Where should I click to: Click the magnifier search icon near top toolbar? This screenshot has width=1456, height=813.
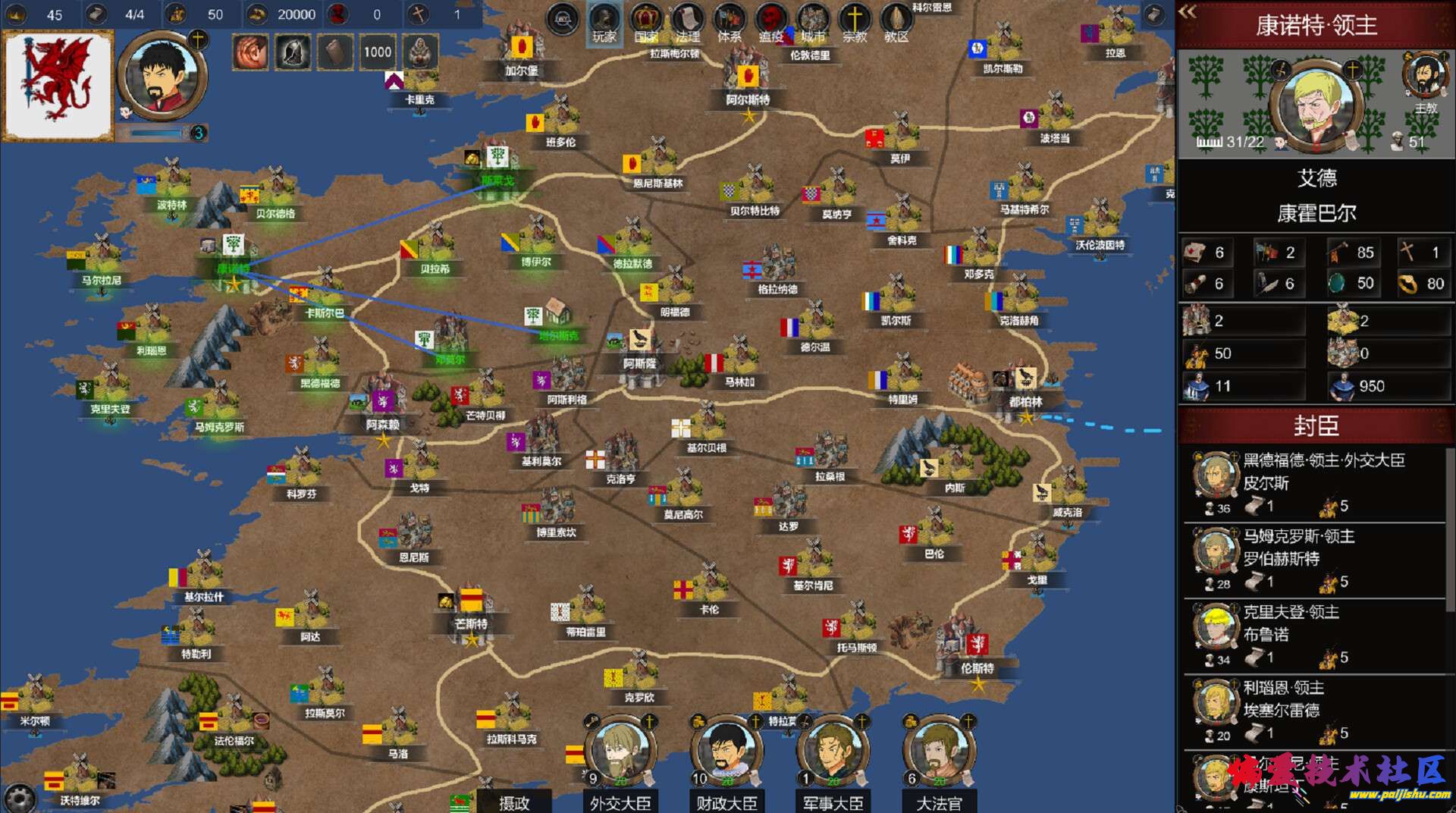[562, 19]
